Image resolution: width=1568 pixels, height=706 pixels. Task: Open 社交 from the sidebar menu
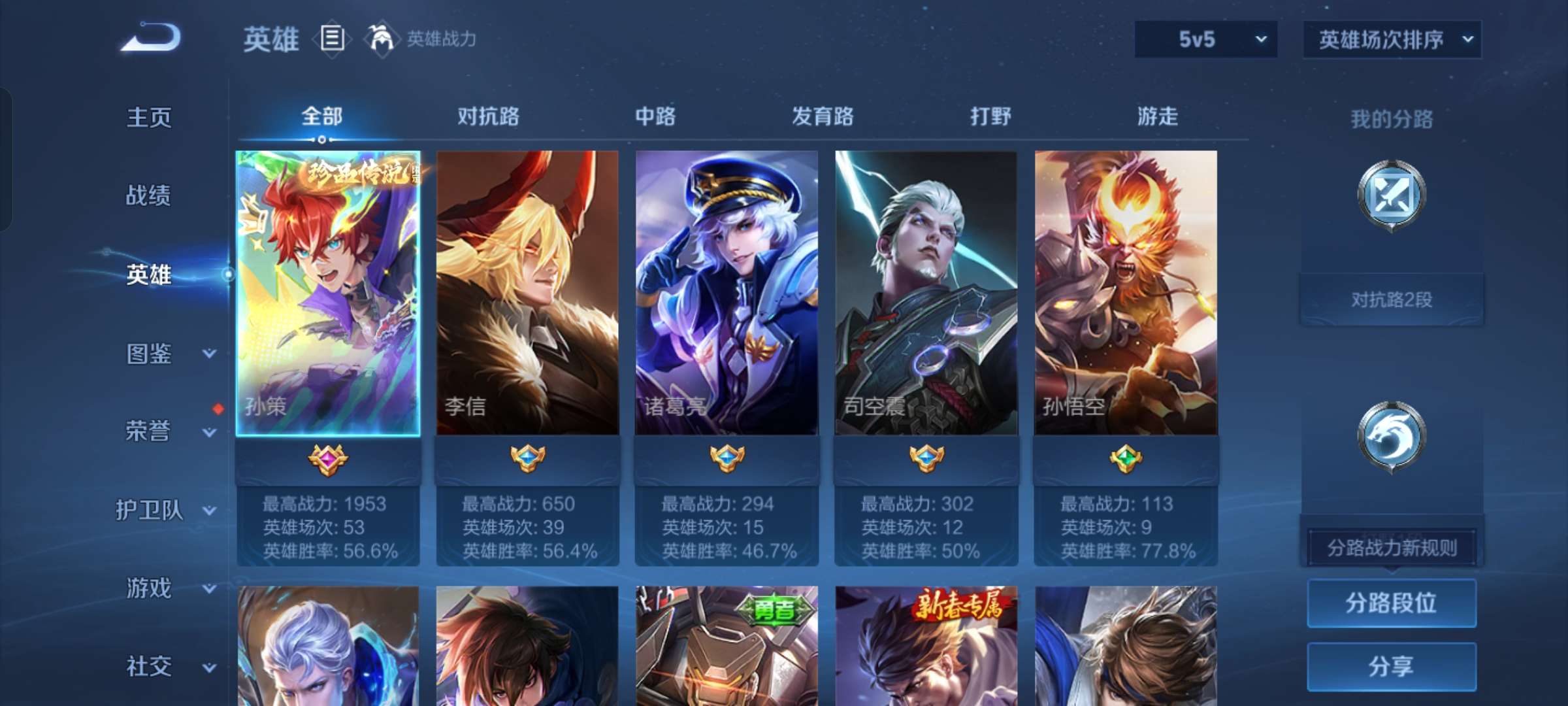pyautogui.click(x=149, y=665)
